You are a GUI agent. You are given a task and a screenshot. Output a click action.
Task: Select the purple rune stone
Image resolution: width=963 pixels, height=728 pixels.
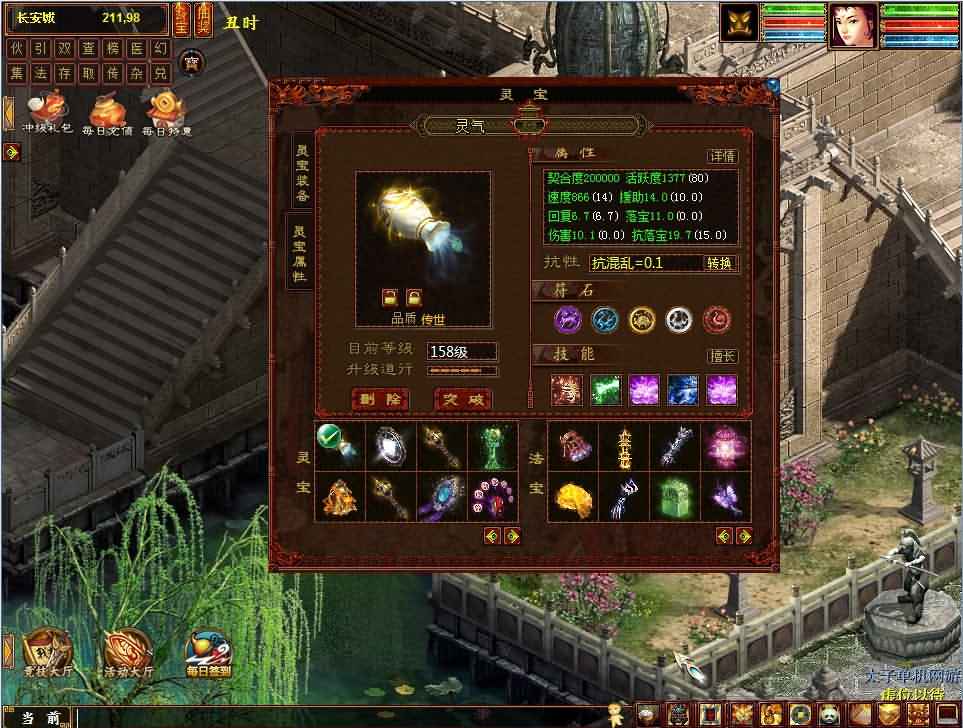568,319
